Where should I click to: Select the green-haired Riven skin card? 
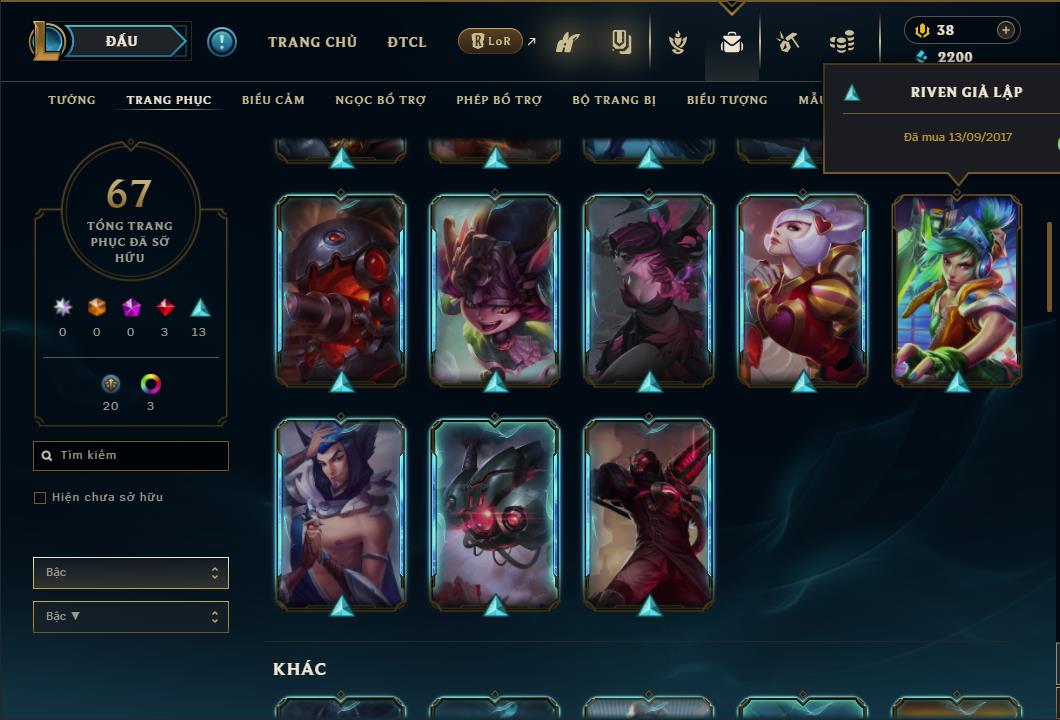(957, 289)
